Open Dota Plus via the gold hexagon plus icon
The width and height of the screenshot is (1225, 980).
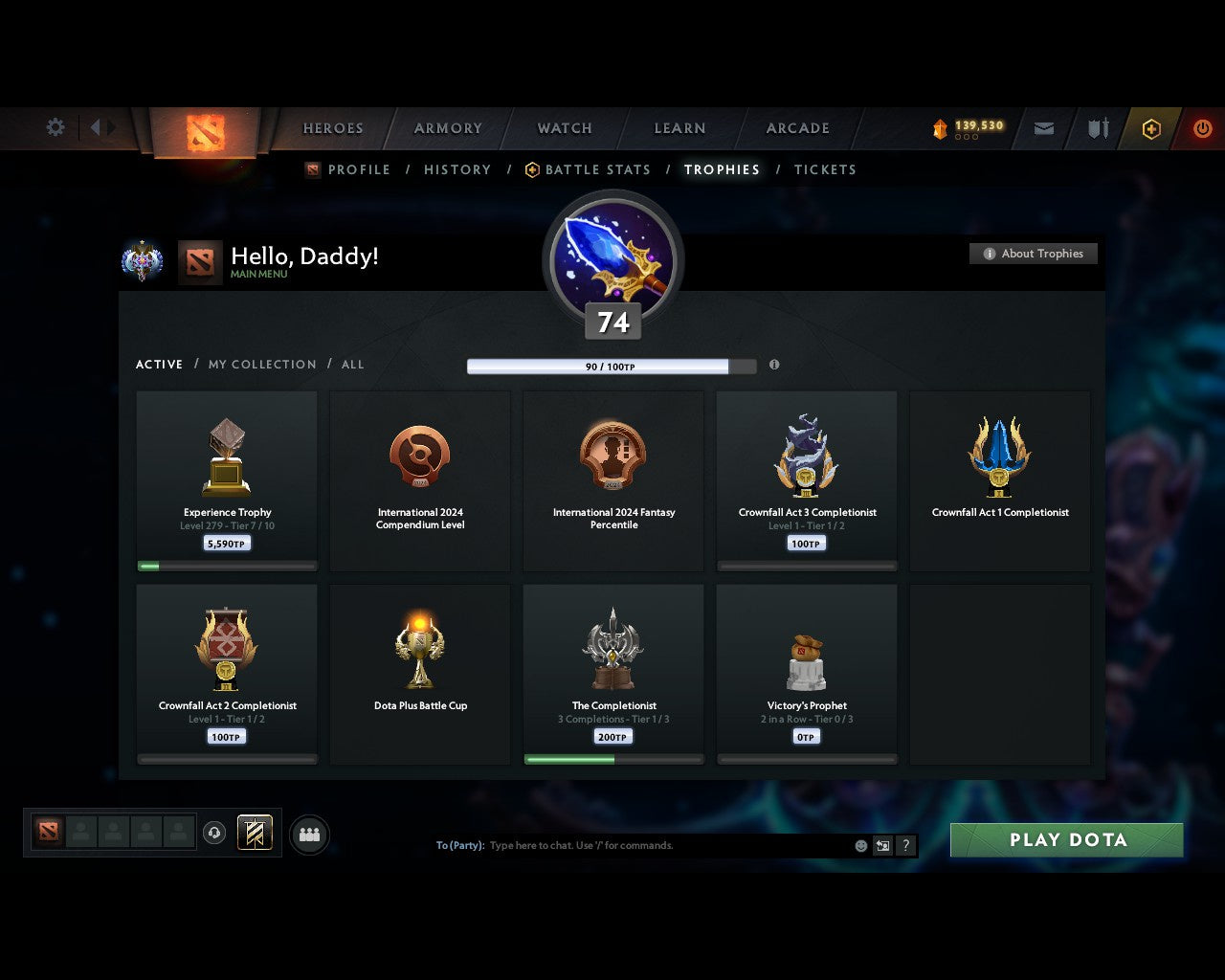1151,128
